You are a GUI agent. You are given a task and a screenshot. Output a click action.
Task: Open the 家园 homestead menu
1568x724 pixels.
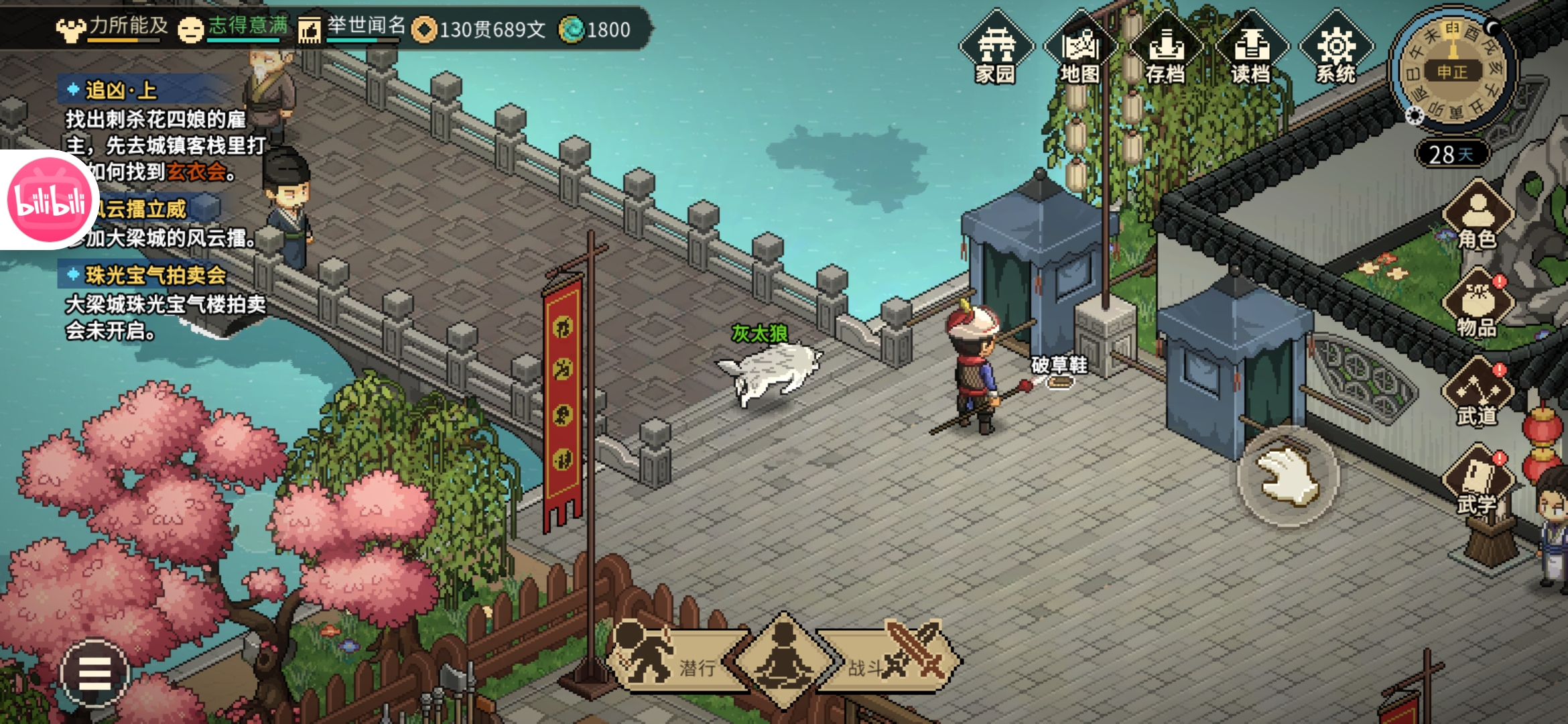click(x=996, y=48)
